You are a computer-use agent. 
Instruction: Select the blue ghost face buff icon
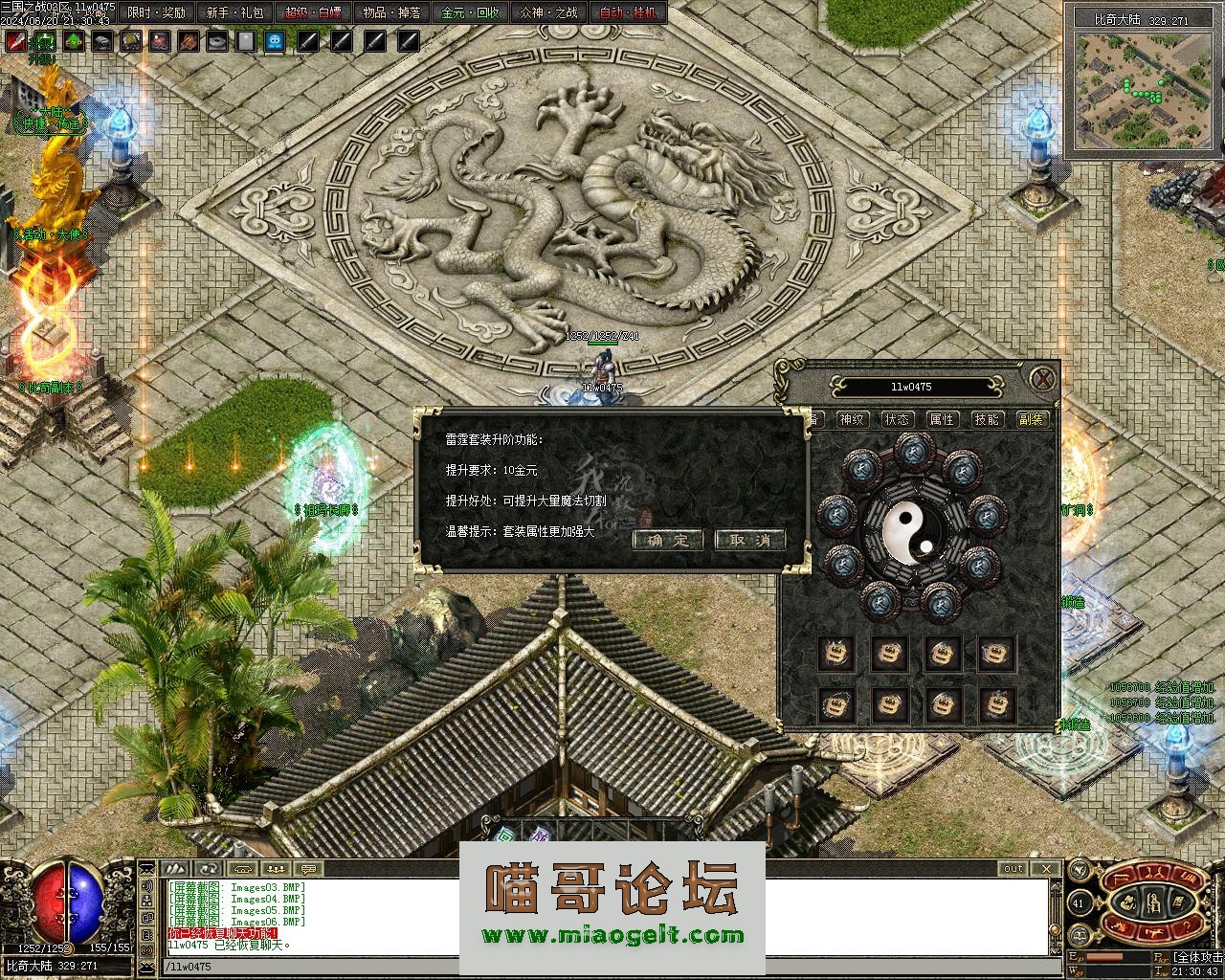(275, 41)
